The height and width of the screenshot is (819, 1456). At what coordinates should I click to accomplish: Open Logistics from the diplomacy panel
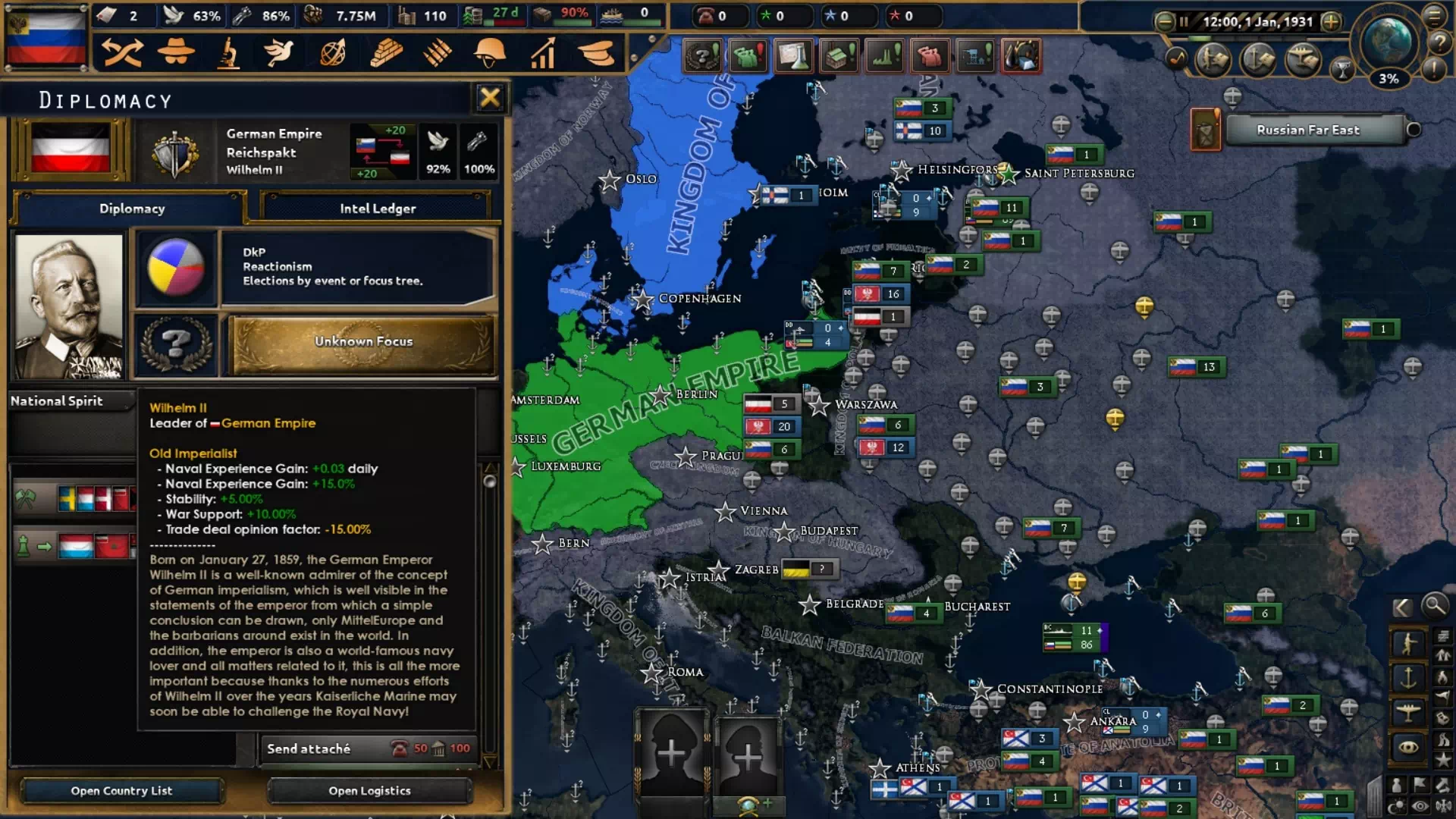pos(369,790)
